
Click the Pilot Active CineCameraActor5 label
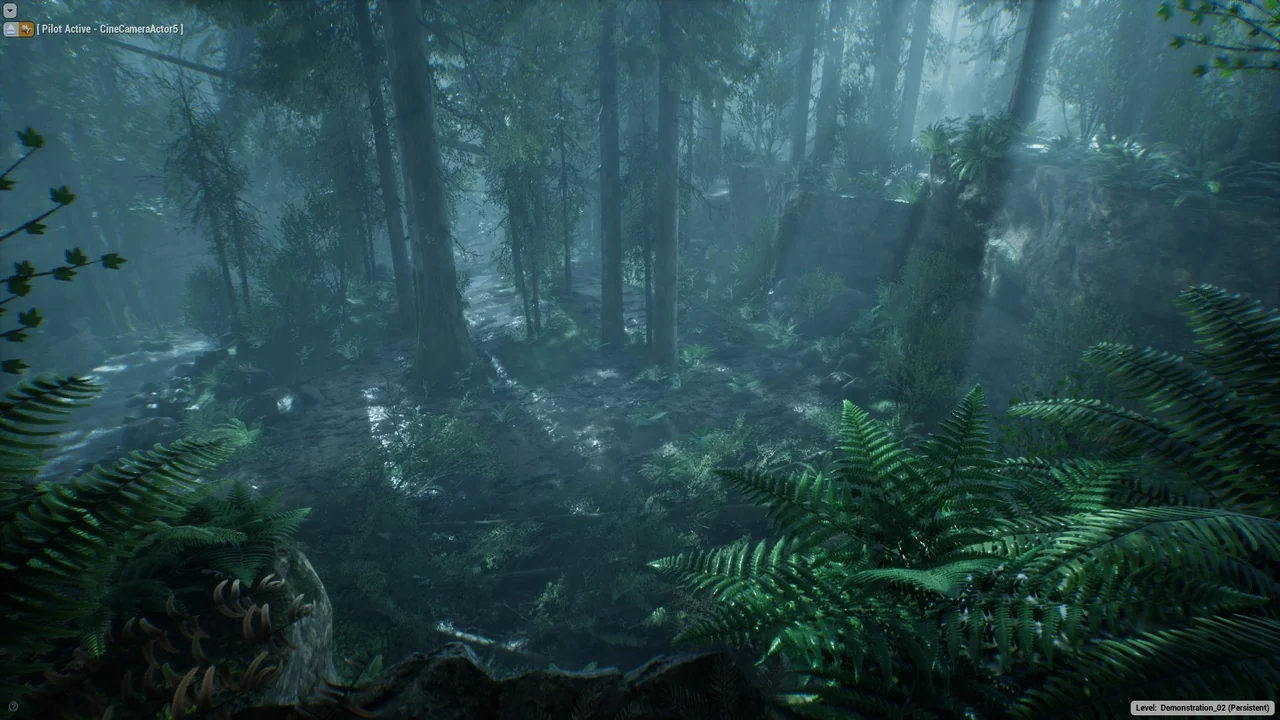click(x=110, y=29)
